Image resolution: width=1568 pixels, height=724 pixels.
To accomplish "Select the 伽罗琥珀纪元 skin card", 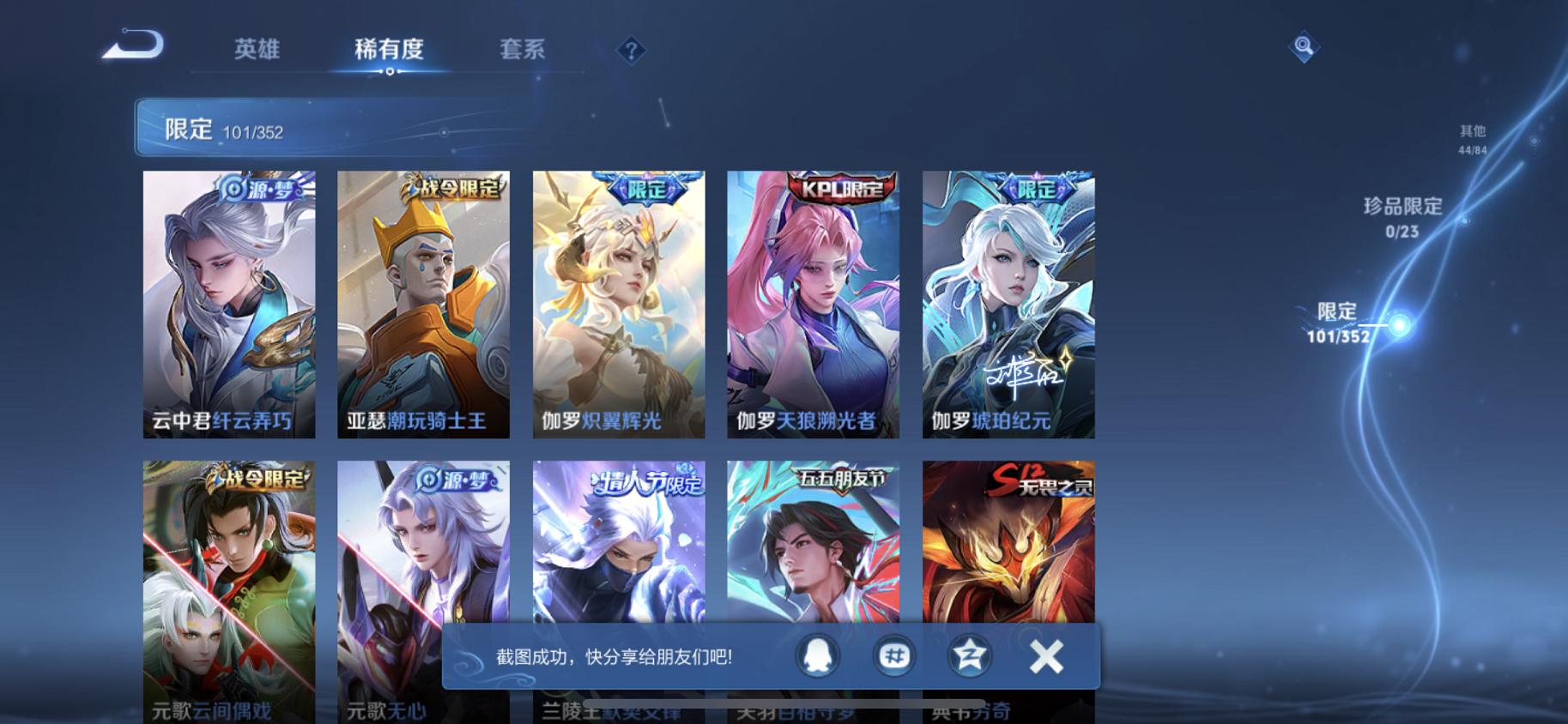I will [1008, 305].
